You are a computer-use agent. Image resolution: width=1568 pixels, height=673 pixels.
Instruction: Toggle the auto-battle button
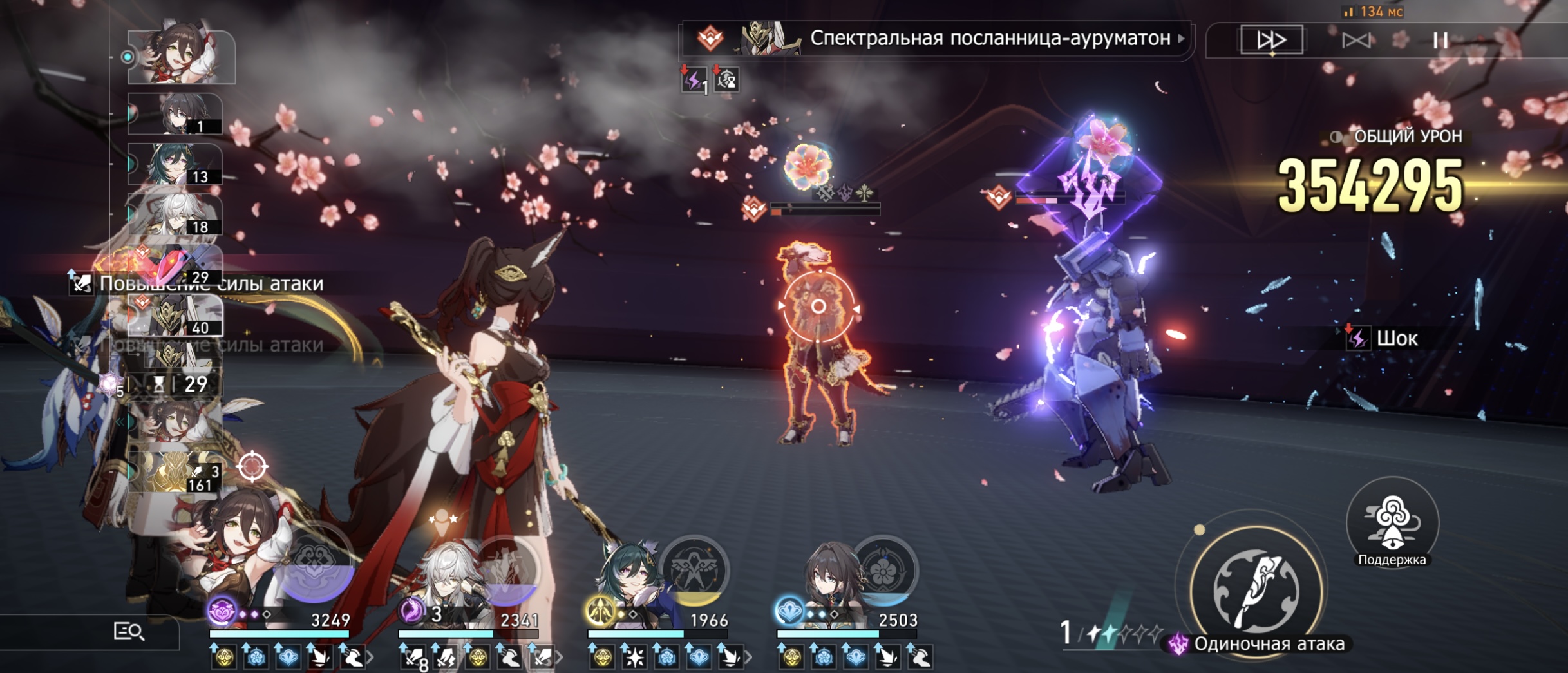(x=1355, y=41)
